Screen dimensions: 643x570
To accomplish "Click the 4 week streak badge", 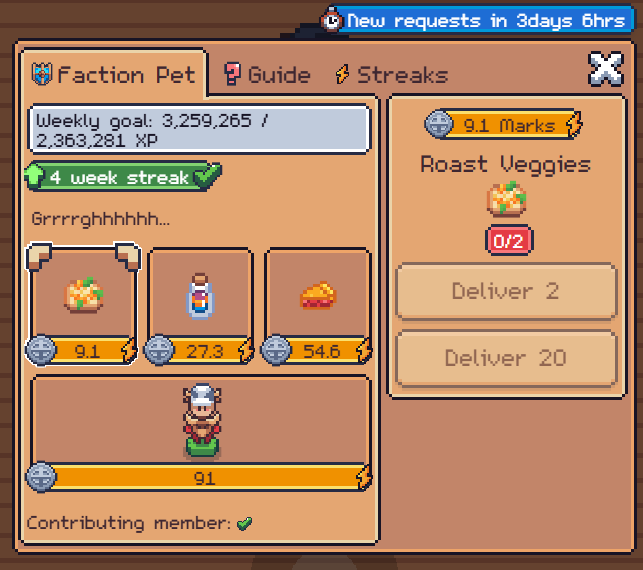I will click(122, 178).
